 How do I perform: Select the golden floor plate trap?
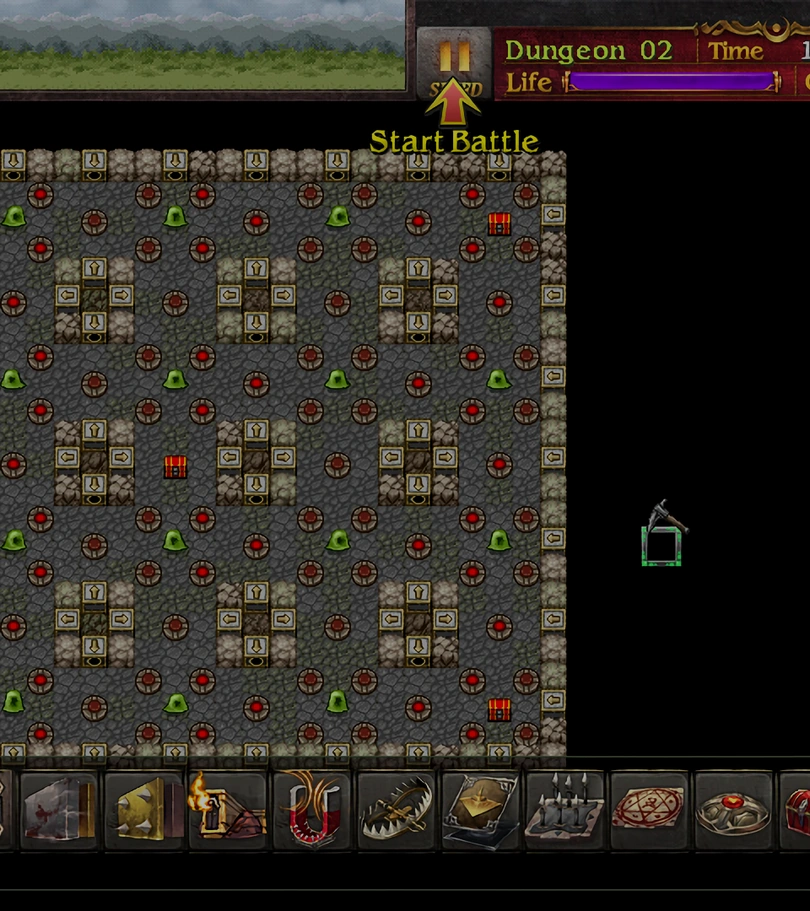point(481,809)
